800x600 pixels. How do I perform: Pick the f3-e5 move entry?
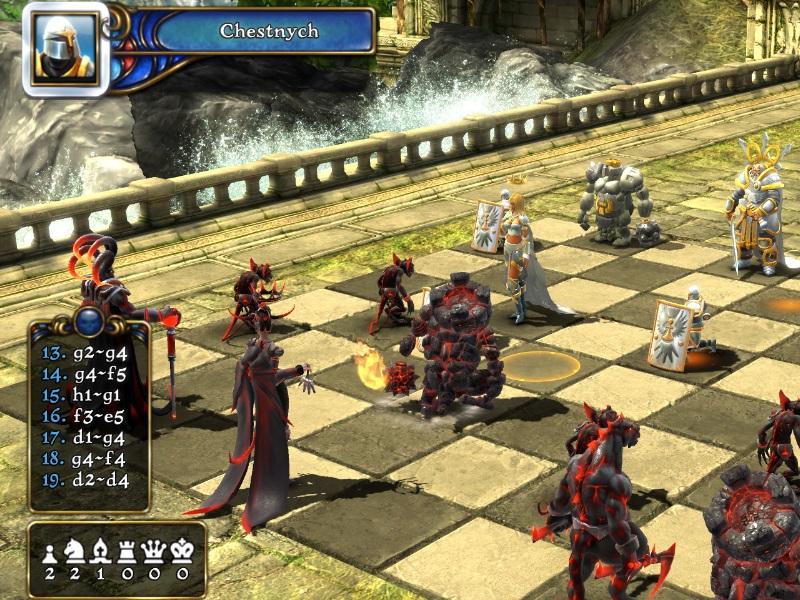pyautogui.click(x=85, y=416)
